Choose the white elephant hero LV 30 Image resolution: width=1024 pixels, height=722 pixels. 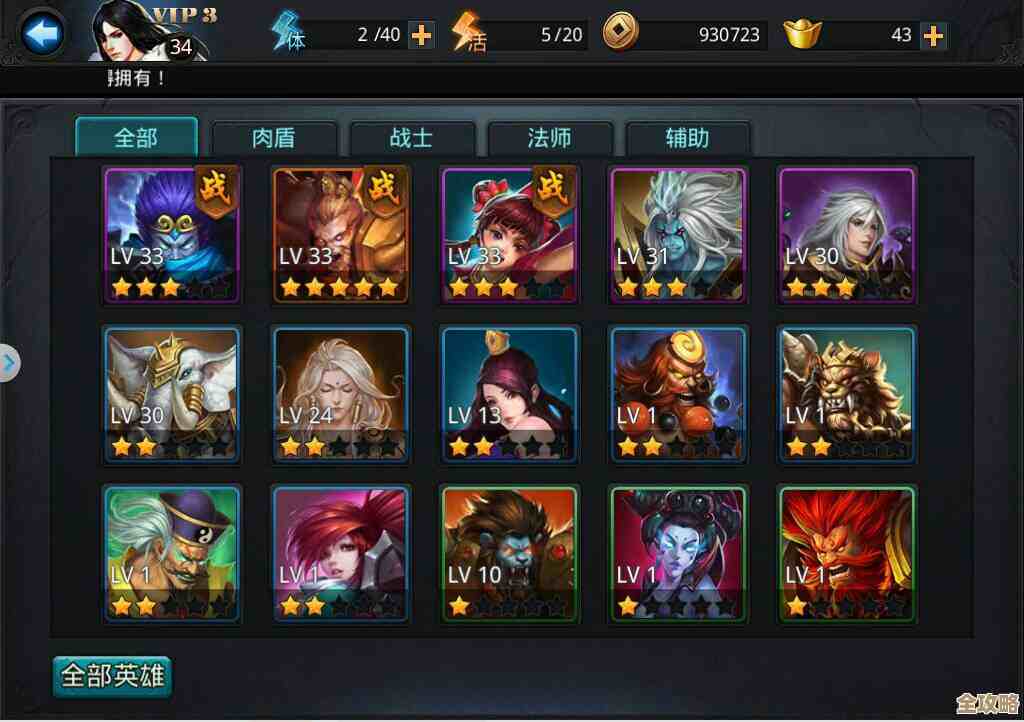coord(172,394)
